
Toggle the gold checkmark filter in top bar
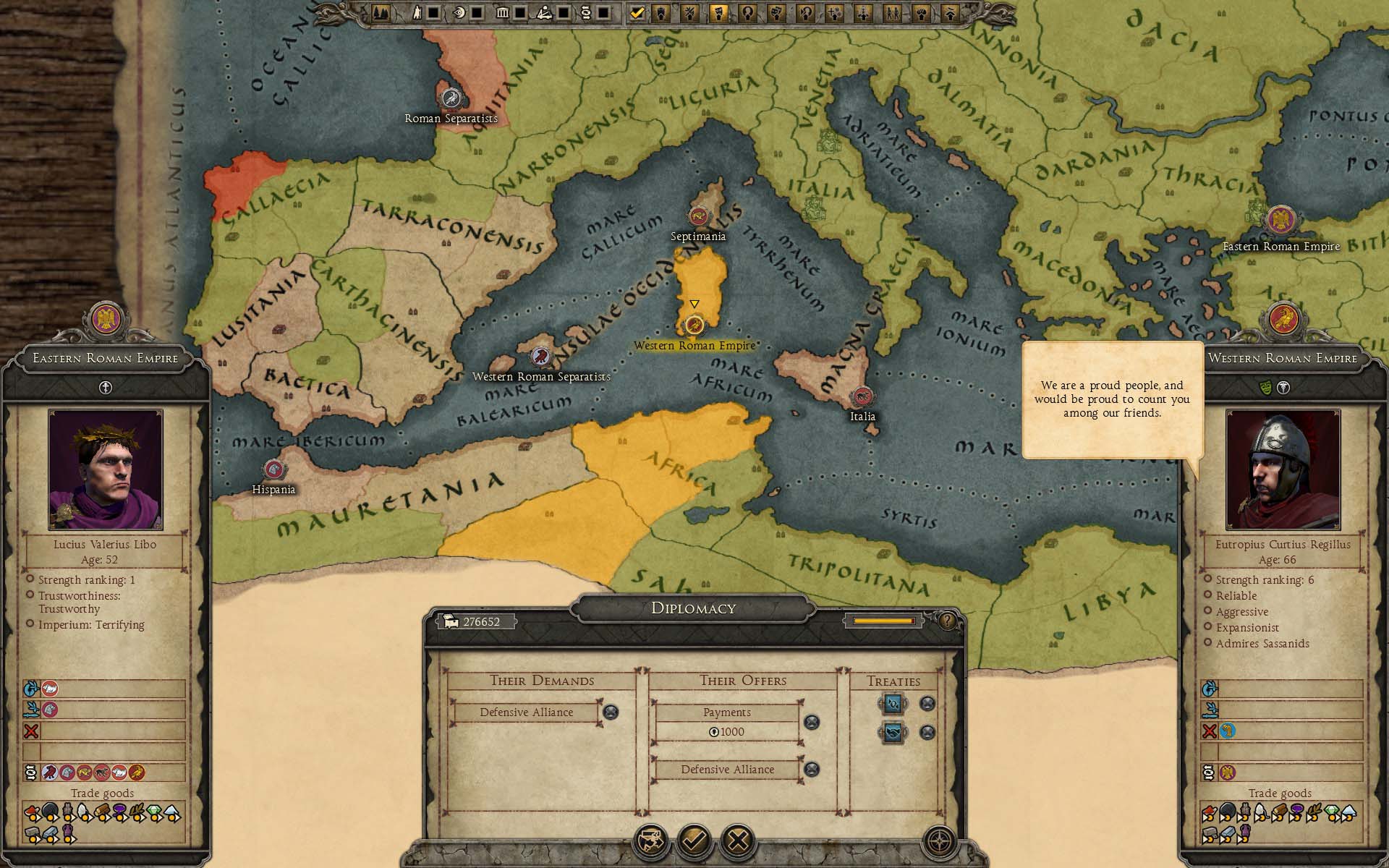637,12
